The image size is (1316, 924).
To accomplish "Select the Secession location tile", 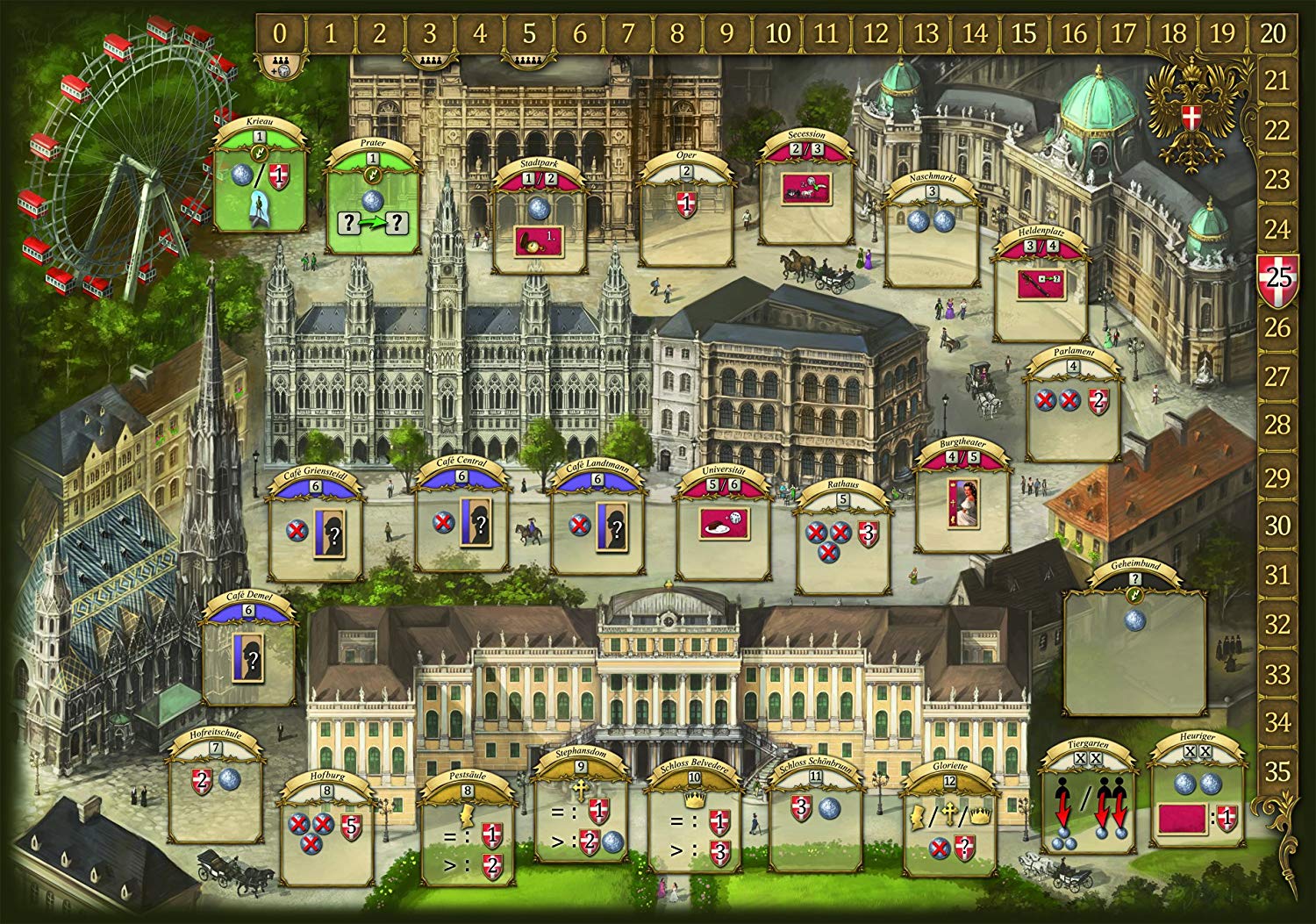I will (806, 193).
